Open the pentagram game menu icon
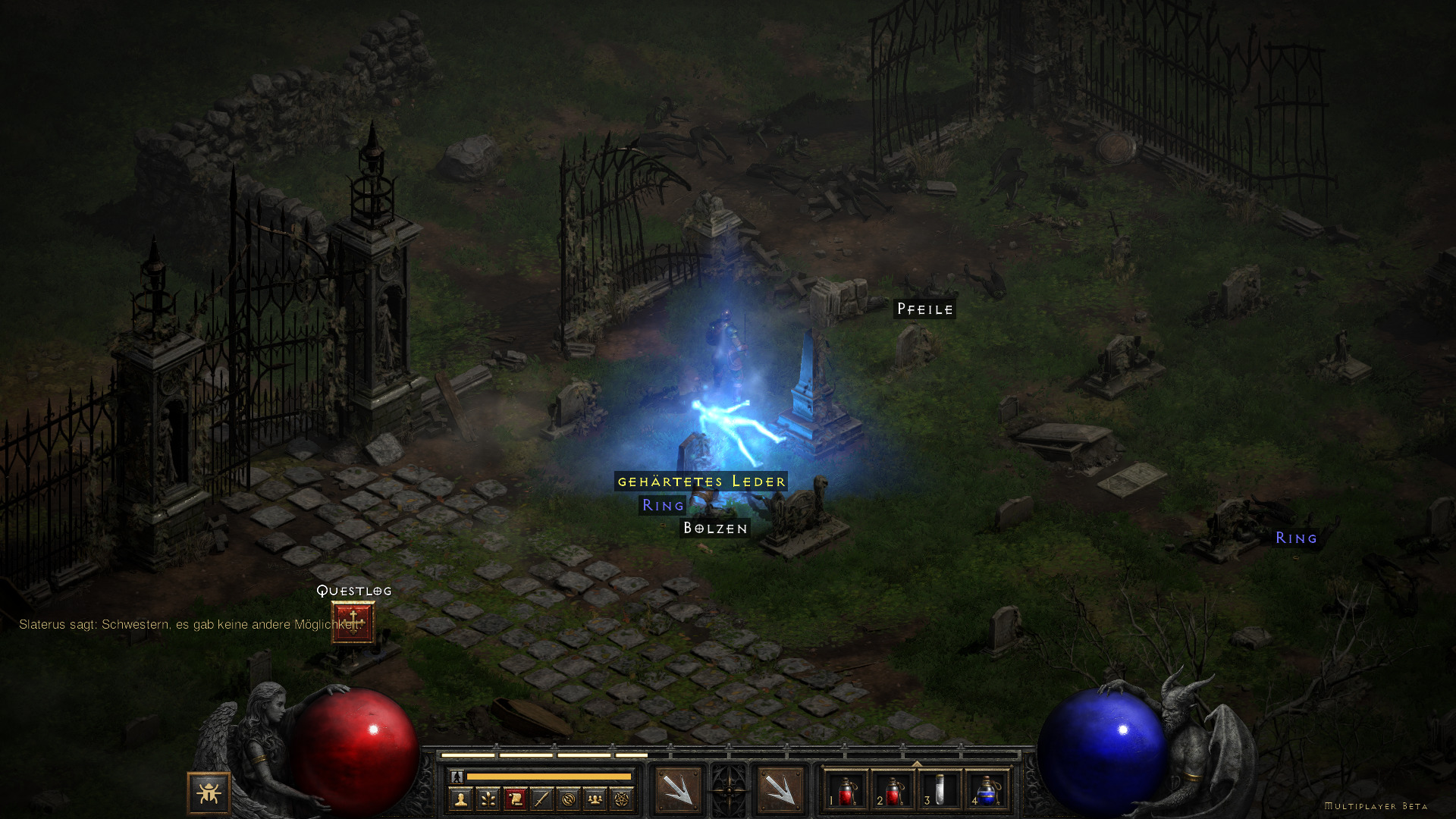The width and height of the screenshot is (1456, 819). pos(622,799)
